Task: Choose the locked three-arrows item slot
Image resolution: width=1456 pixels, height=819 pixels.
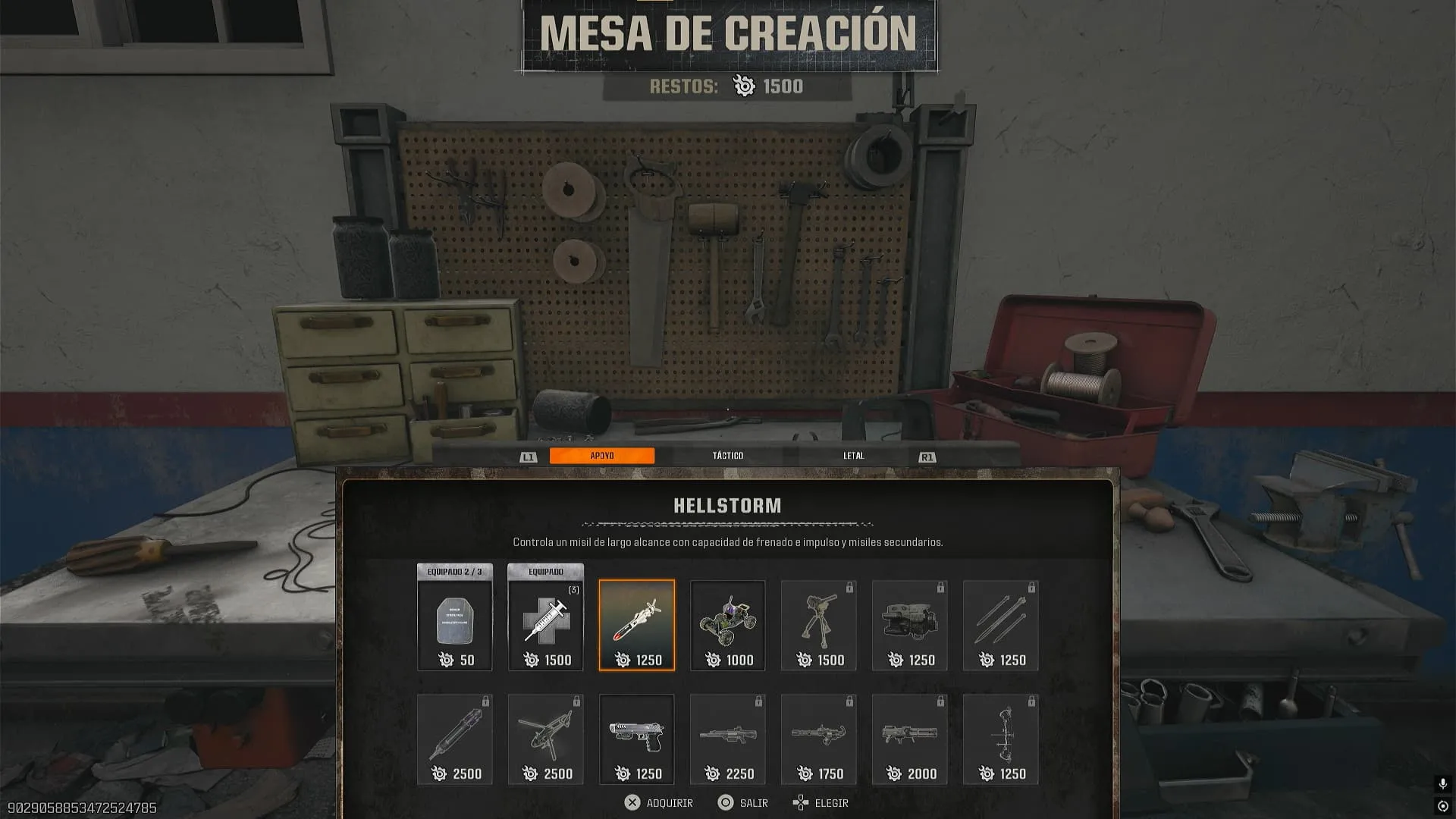Action: pyautogui.click(x=1001, y=626)
